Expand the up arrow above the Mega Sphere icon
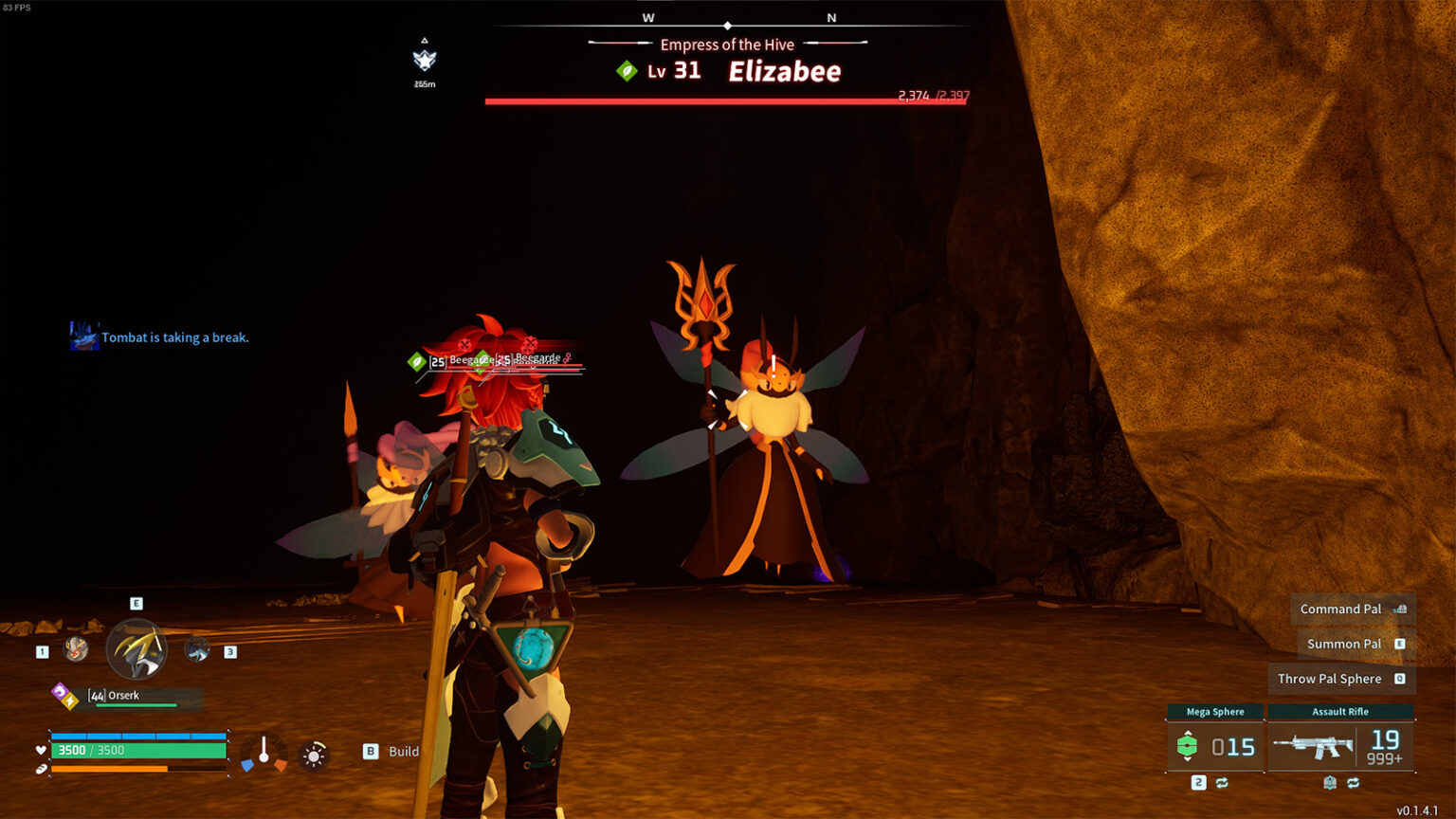The image size is (1456, 819). click(x=1188, y=733)
